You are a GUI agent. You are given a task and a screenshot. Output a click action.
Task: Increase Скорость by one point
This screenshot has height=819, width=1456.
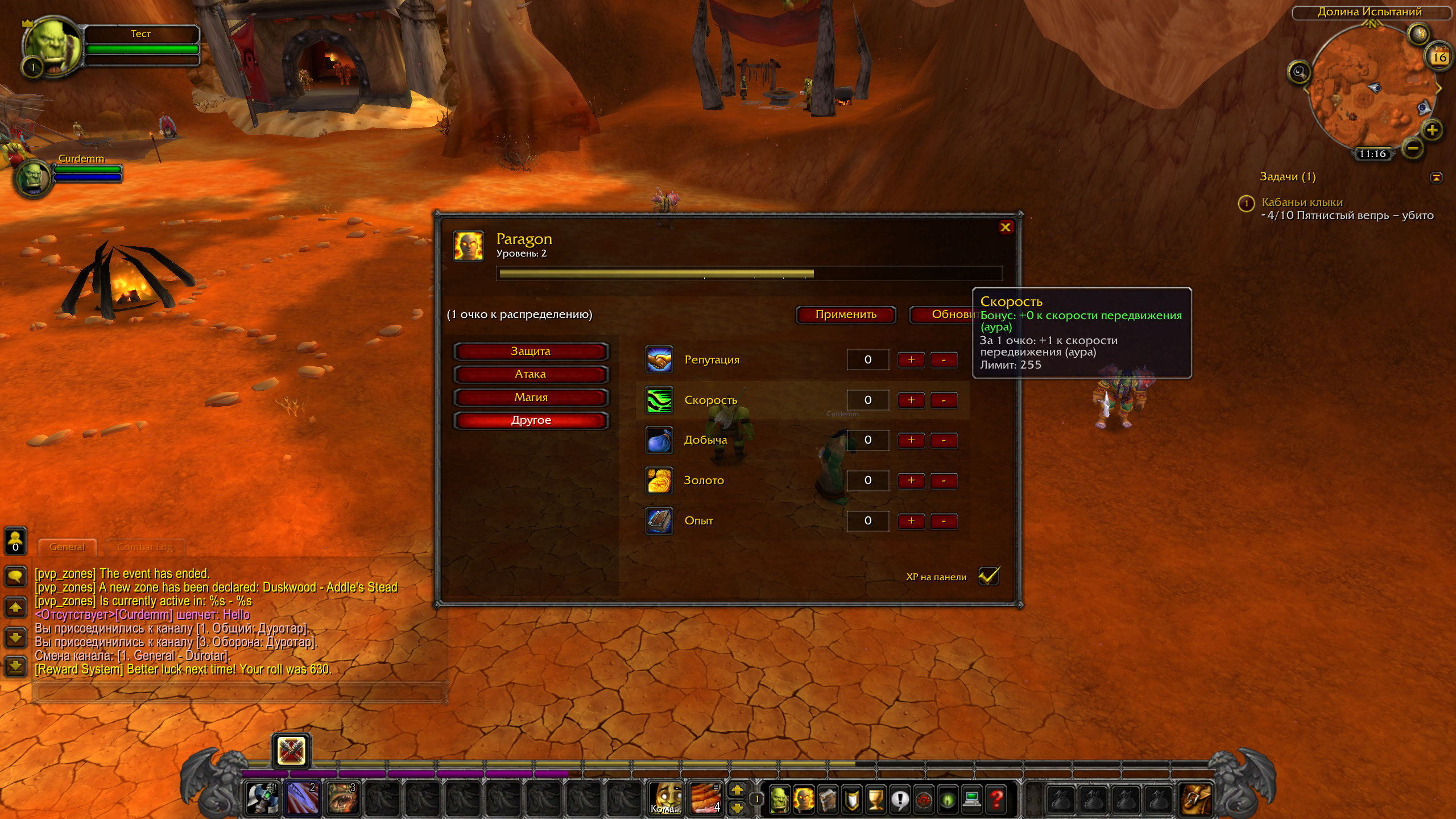click(x=911, y=400)
